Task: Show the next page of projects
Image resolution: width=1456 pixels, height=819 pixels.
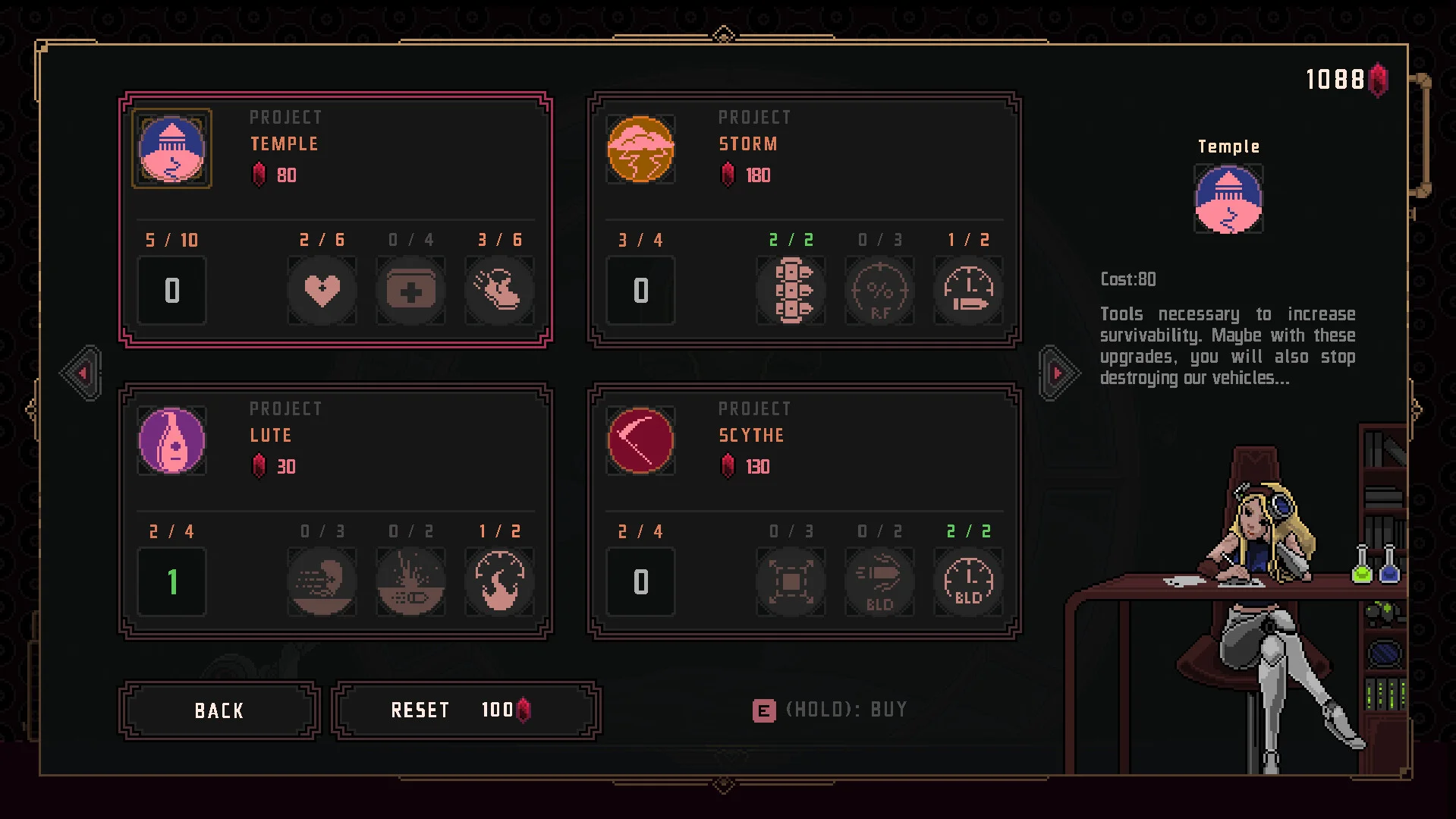Action: 1058,373
